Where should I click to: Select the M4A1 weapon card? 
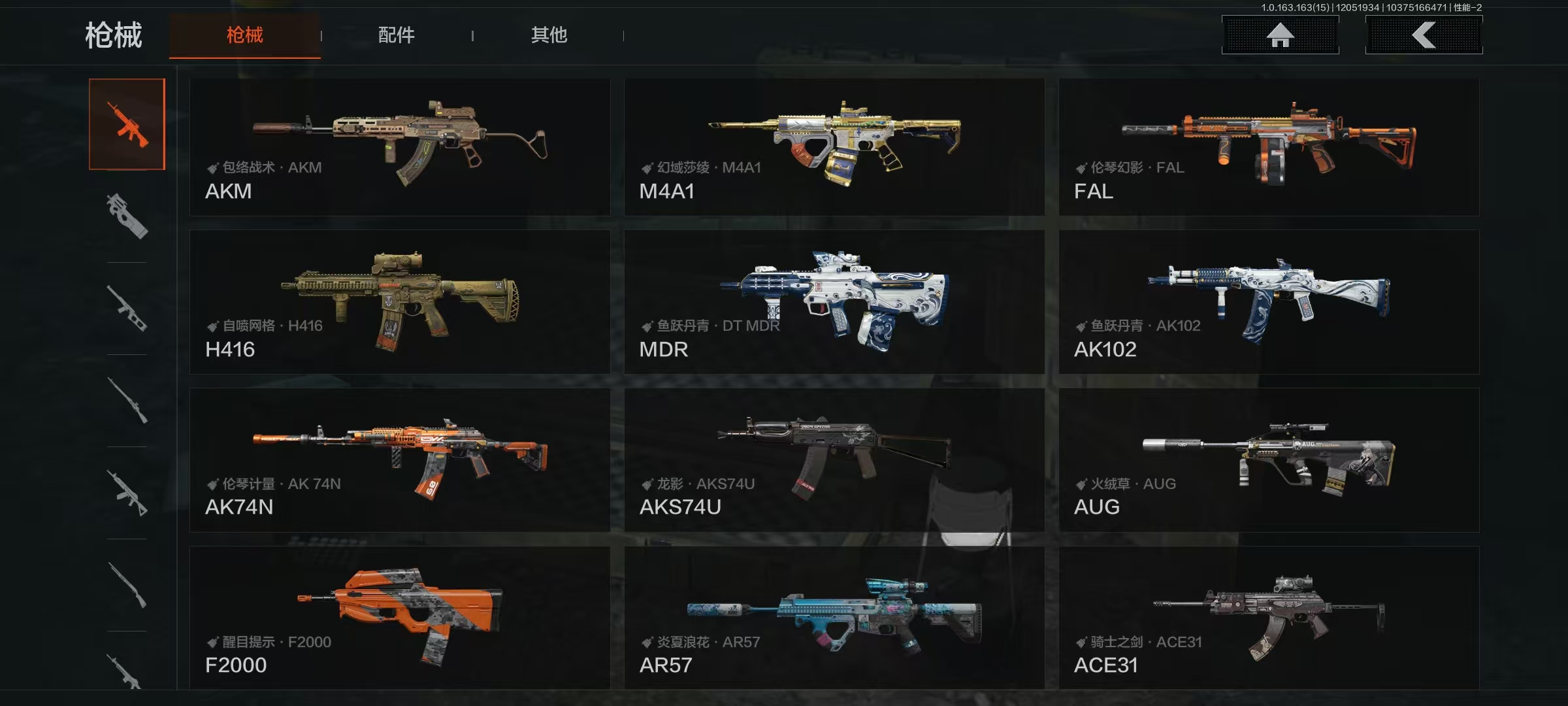point(834,147)
